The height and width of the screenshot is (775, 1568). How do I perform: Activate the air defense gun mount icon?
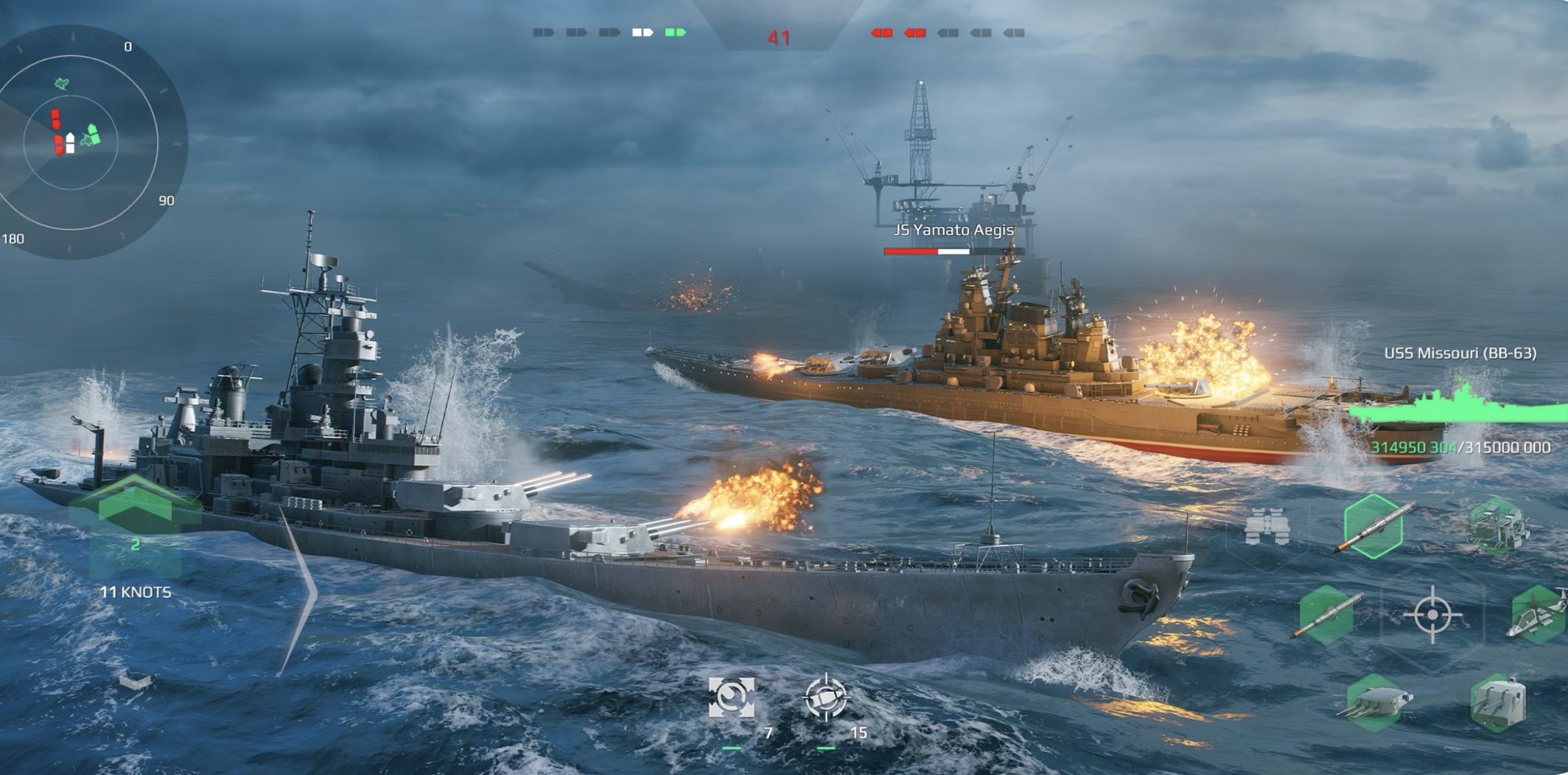point(1499,525)
